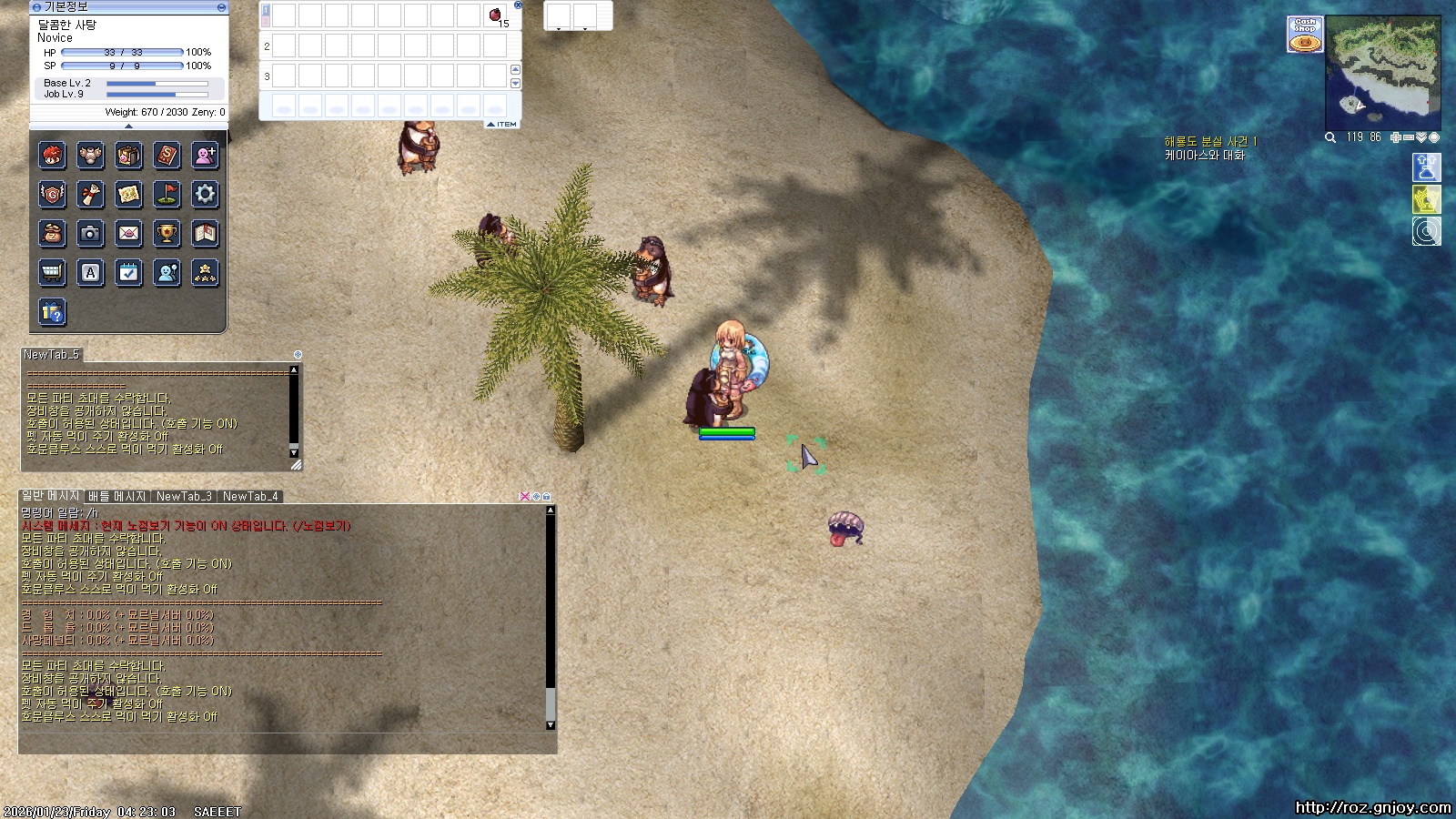The image size is (1456, 819).
Task: Open the world map parchment icon
Action: tap(129, 194)
